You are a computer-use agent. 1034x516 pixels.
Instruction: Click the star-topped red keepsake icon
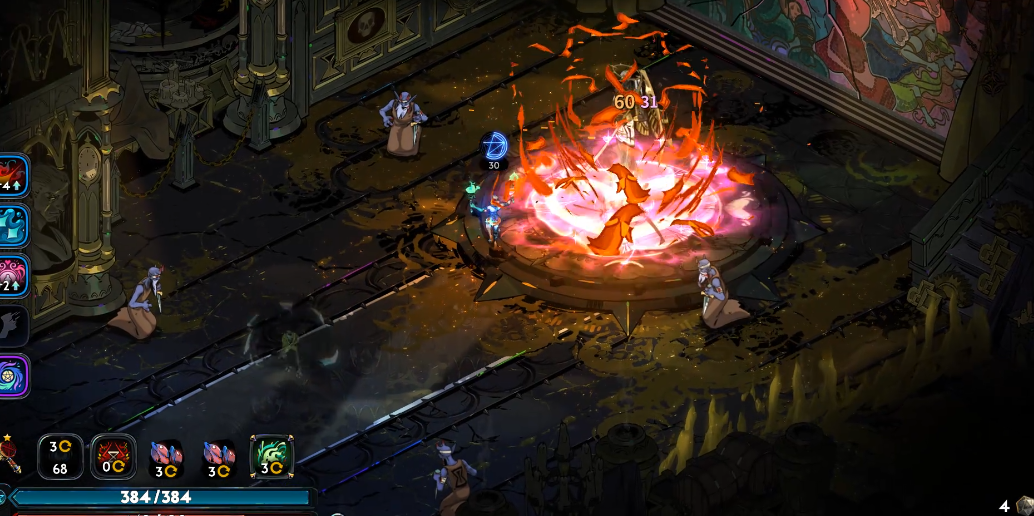[10, 454]
